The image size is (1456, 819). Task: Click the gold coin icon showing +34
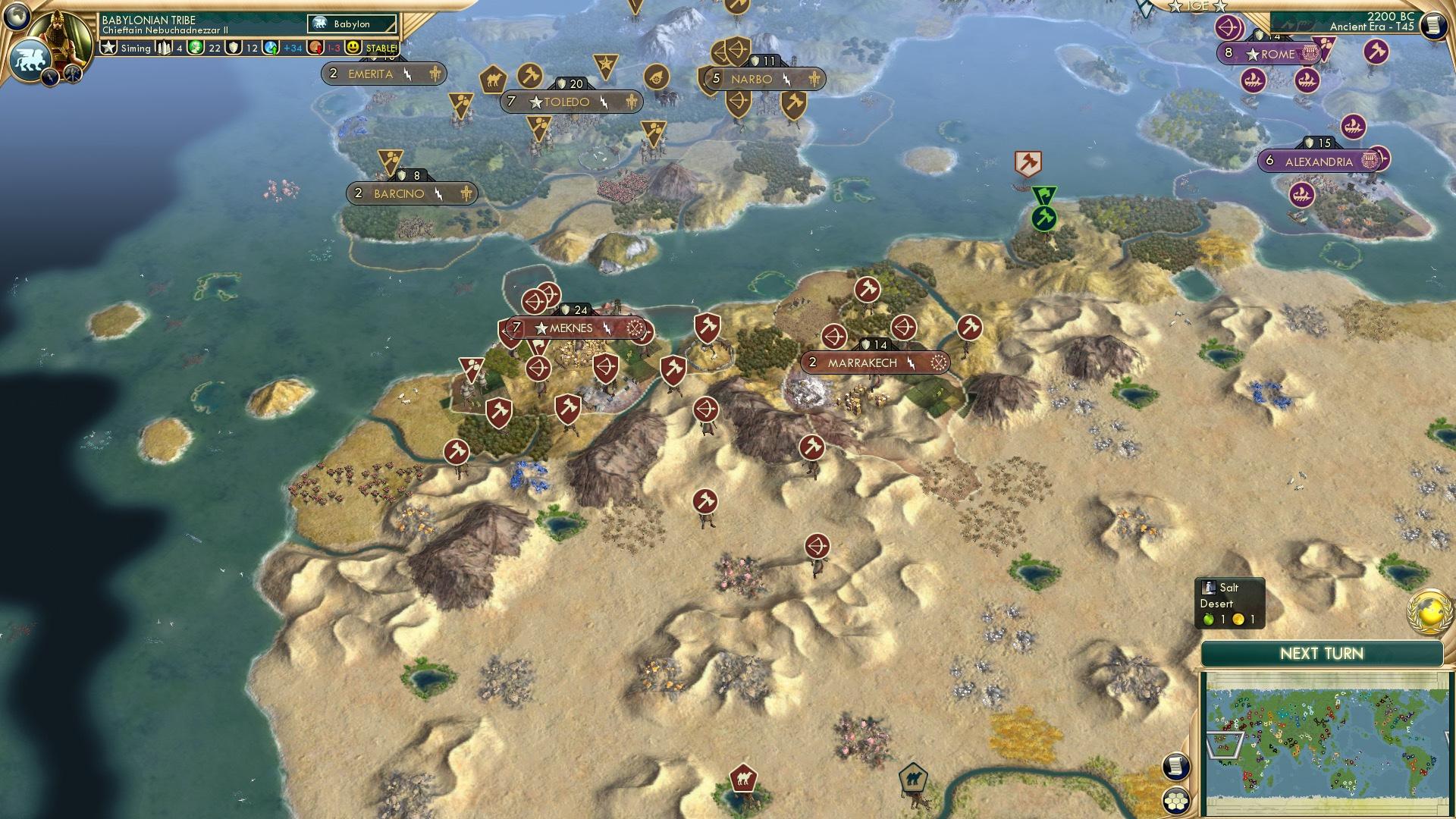point(270,47)
